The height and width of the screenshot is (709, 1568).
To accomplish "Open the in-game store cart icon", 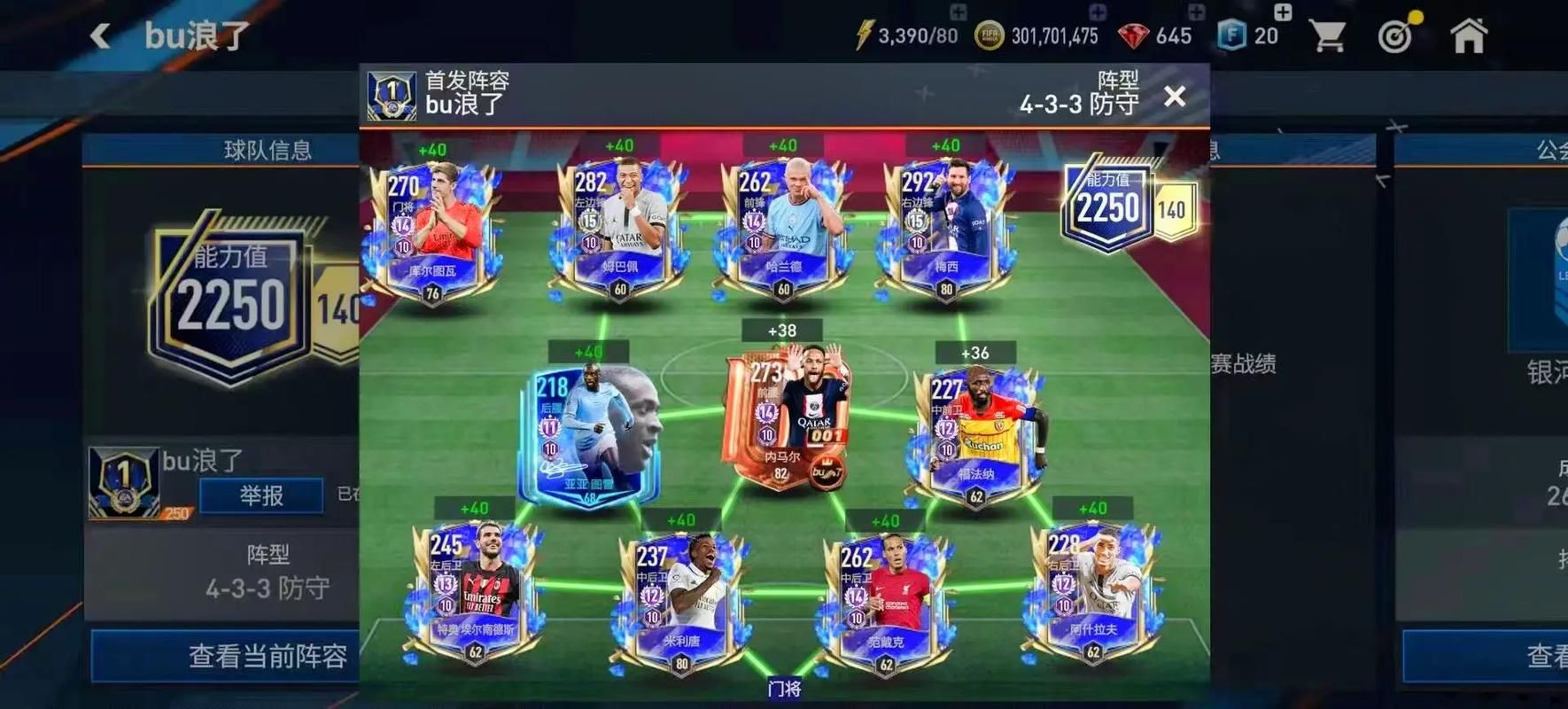I will point(1328,35).
